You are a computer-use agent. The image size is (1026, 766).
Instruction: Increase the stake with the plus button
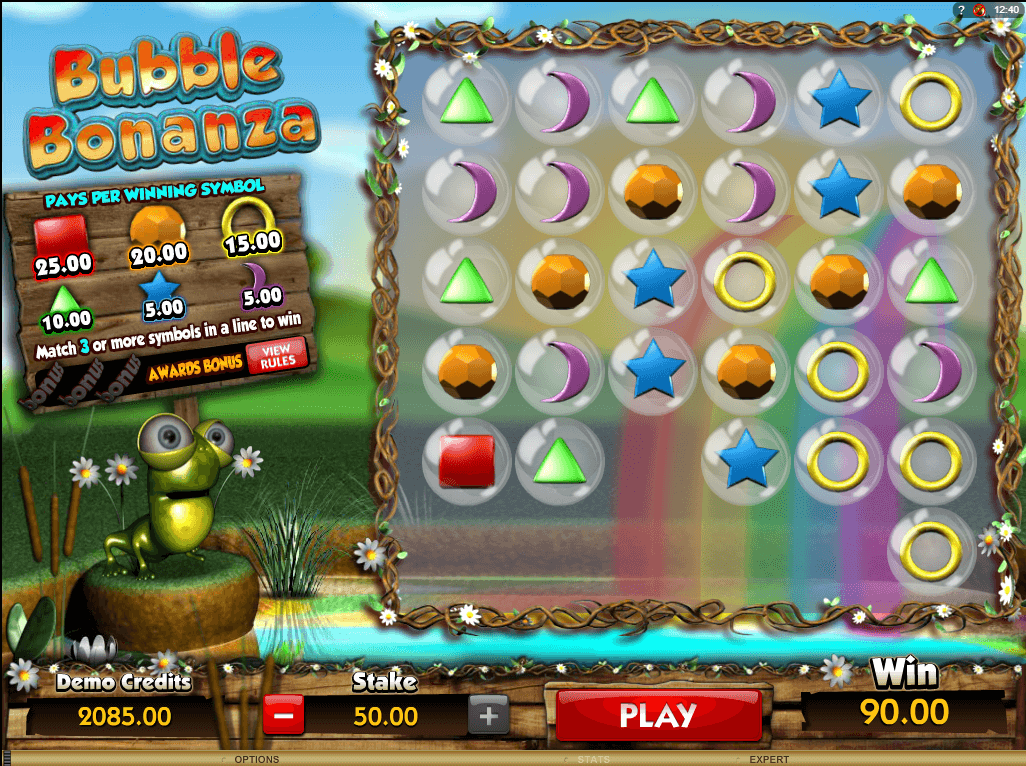coord(488,716)
